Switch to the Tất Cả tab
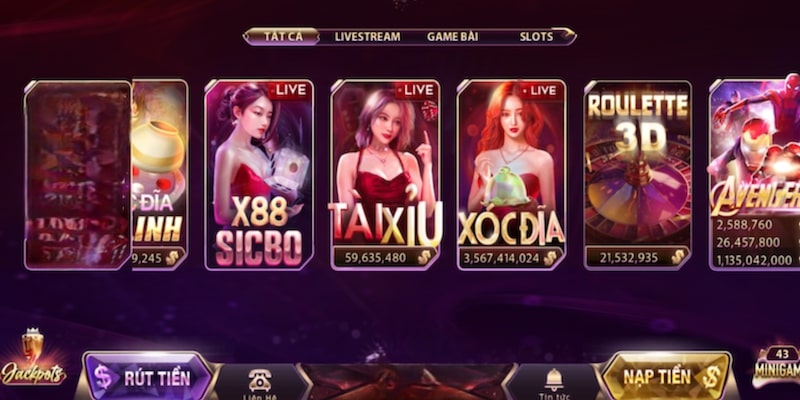Image resolution: width=800 pixels, height=400 pixels. tap(282, 36)
